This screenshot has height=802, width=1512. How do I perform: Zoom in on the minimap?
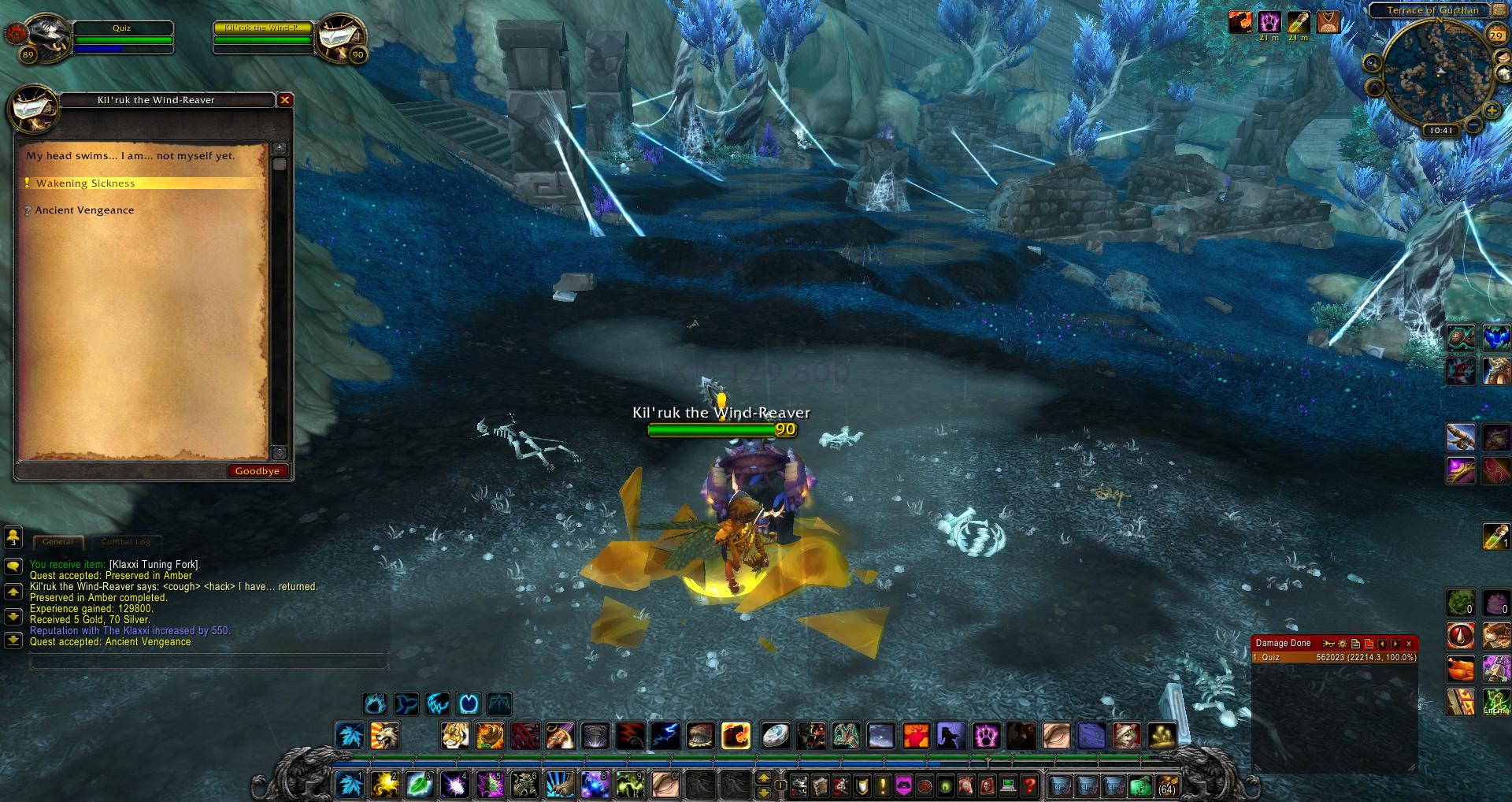tap(1492, 111)
